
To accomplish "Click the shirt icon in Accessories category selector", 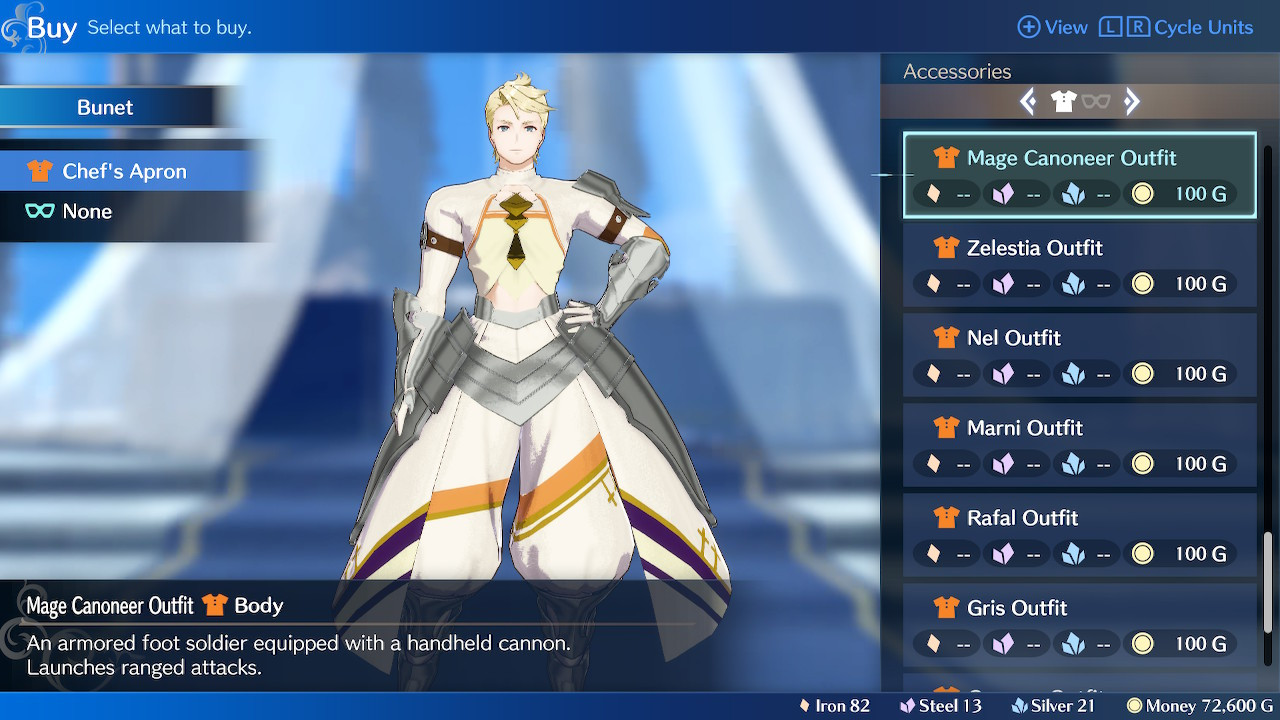I will pos(1065,101).
